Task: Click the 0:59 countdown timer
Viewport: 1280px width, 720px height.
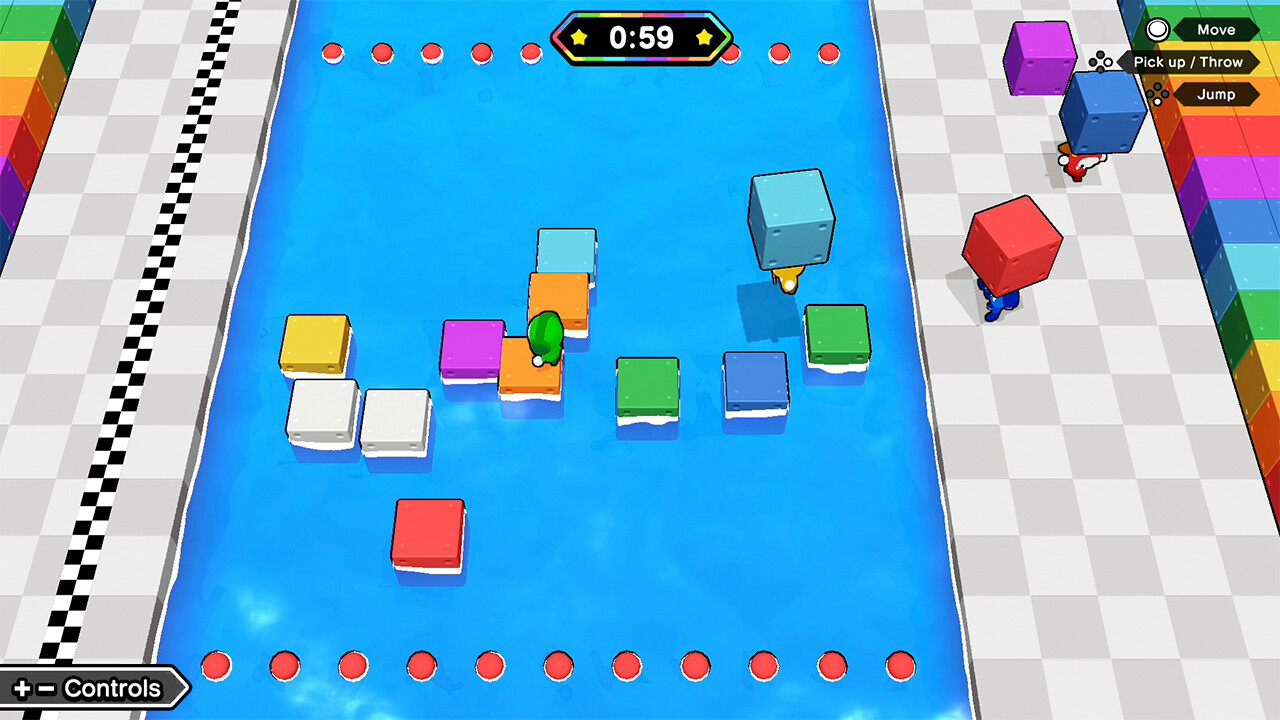Action: [x=643, y=38]
